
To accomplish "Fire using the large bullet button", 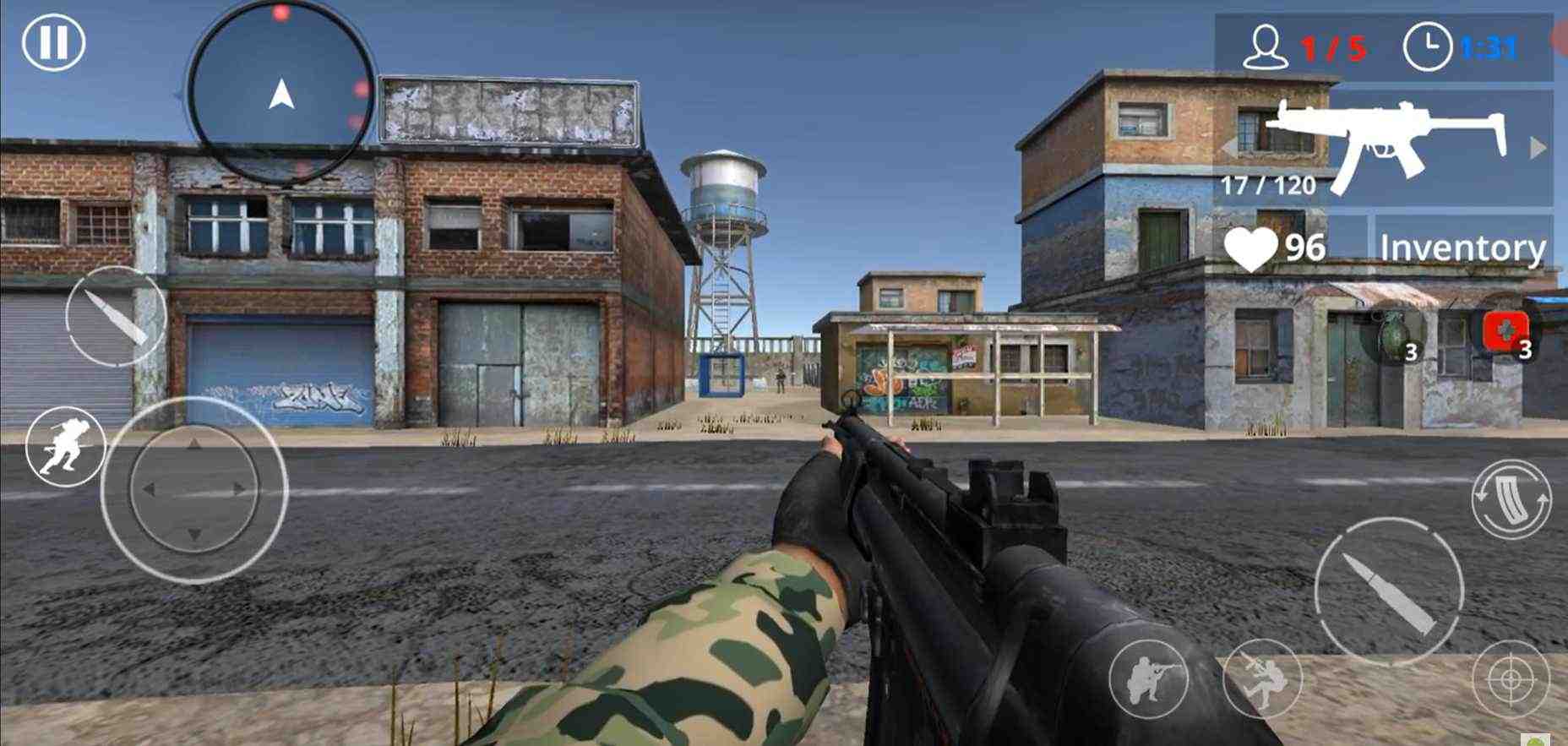I will pyautogui.click(x=1388, y=592).
